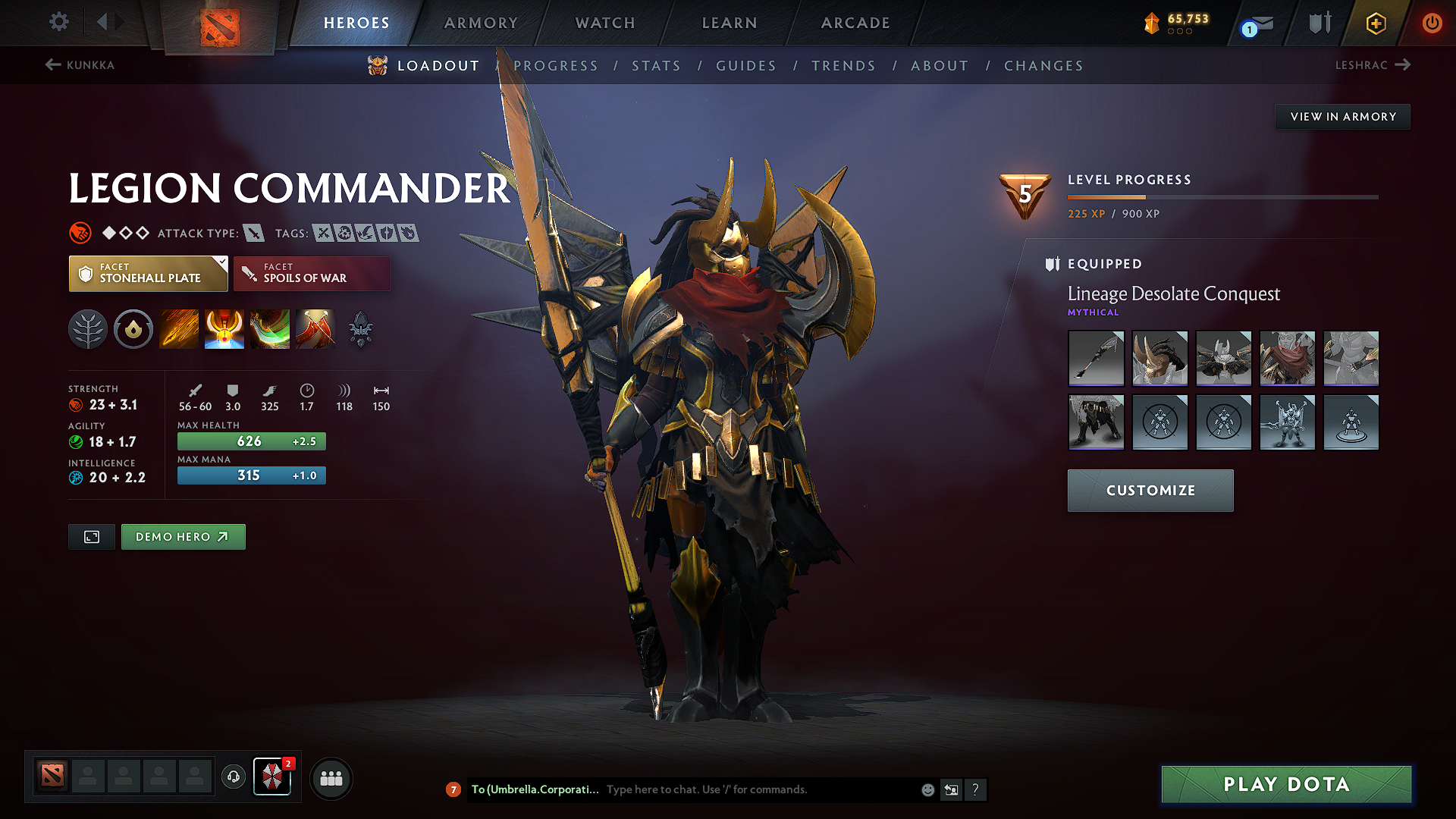
Task: Click the settings gear icon
Action: click(58, 22)
